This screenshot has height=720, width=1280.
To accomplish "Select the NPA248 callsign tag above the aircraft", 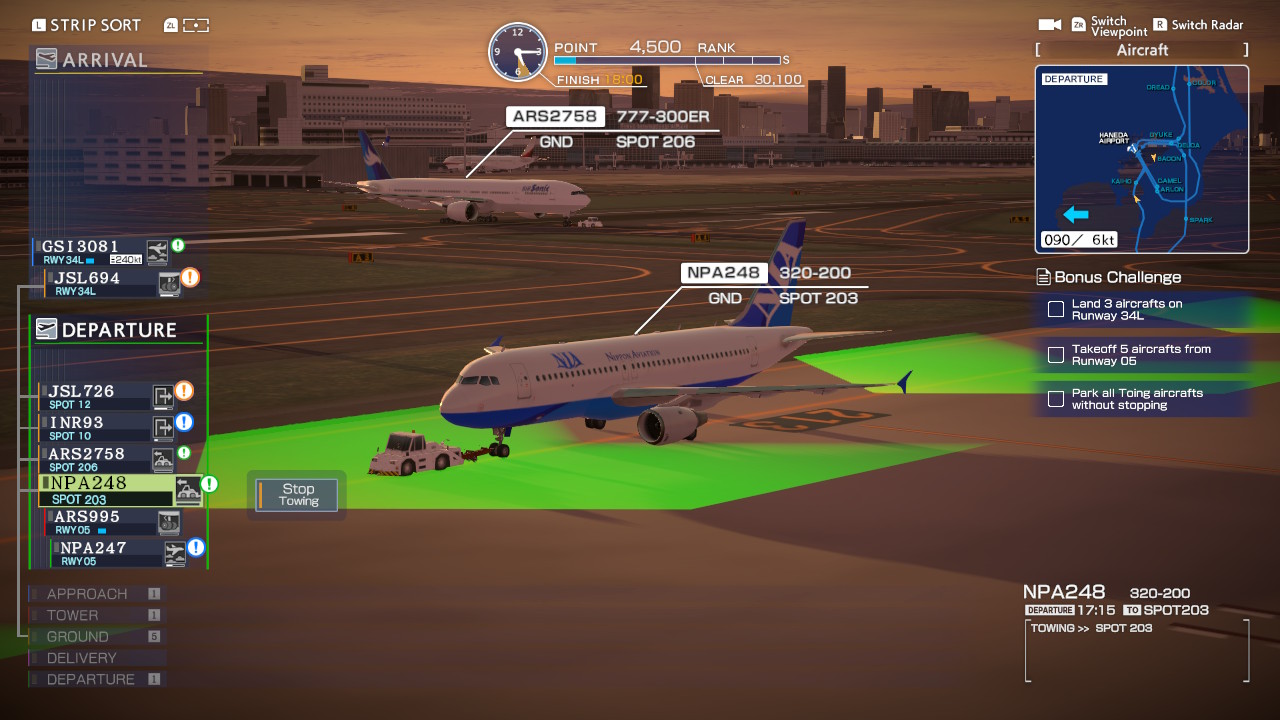I will (x=722, y=271).
